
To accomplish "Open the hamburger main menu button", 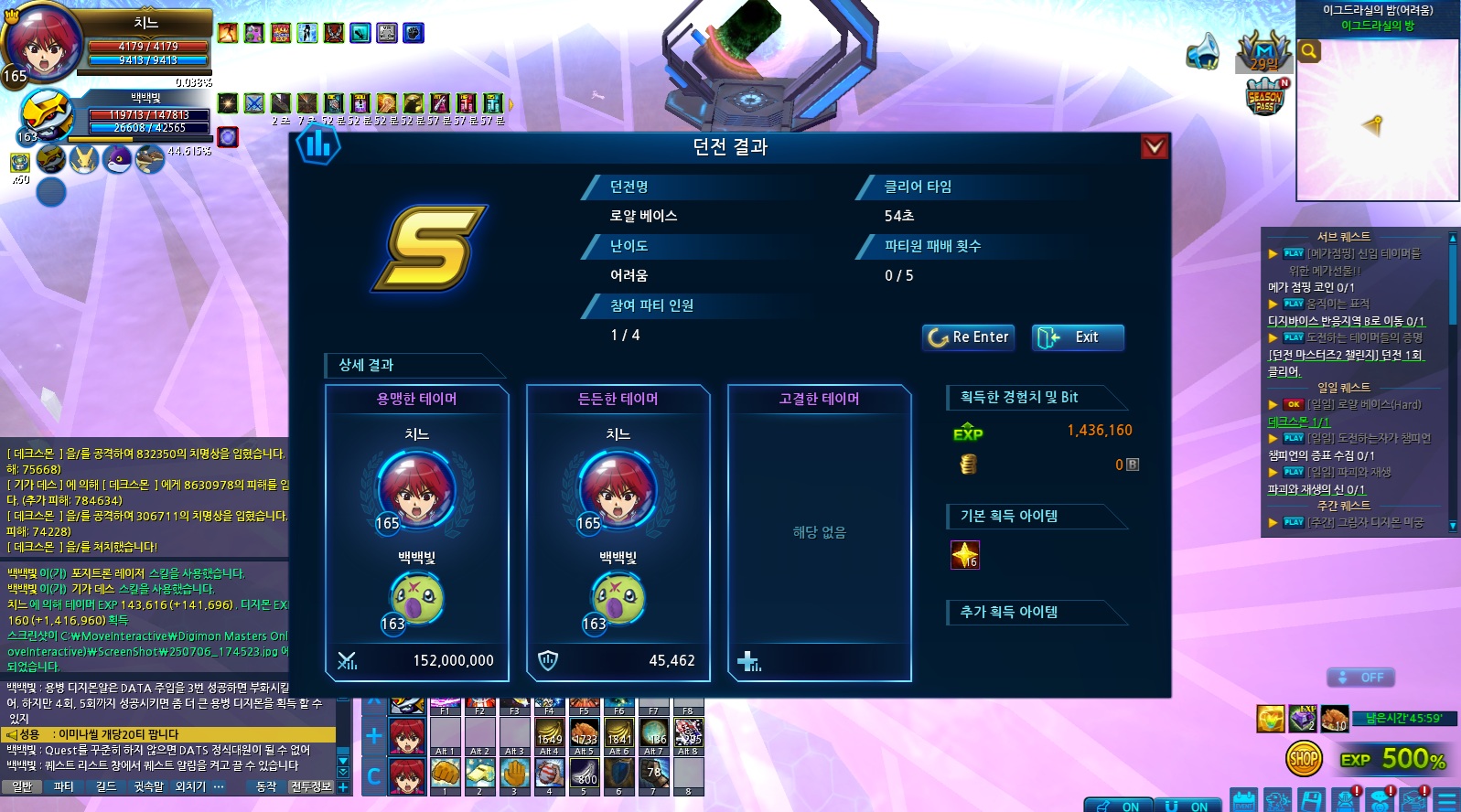I will coord(1447,801).
